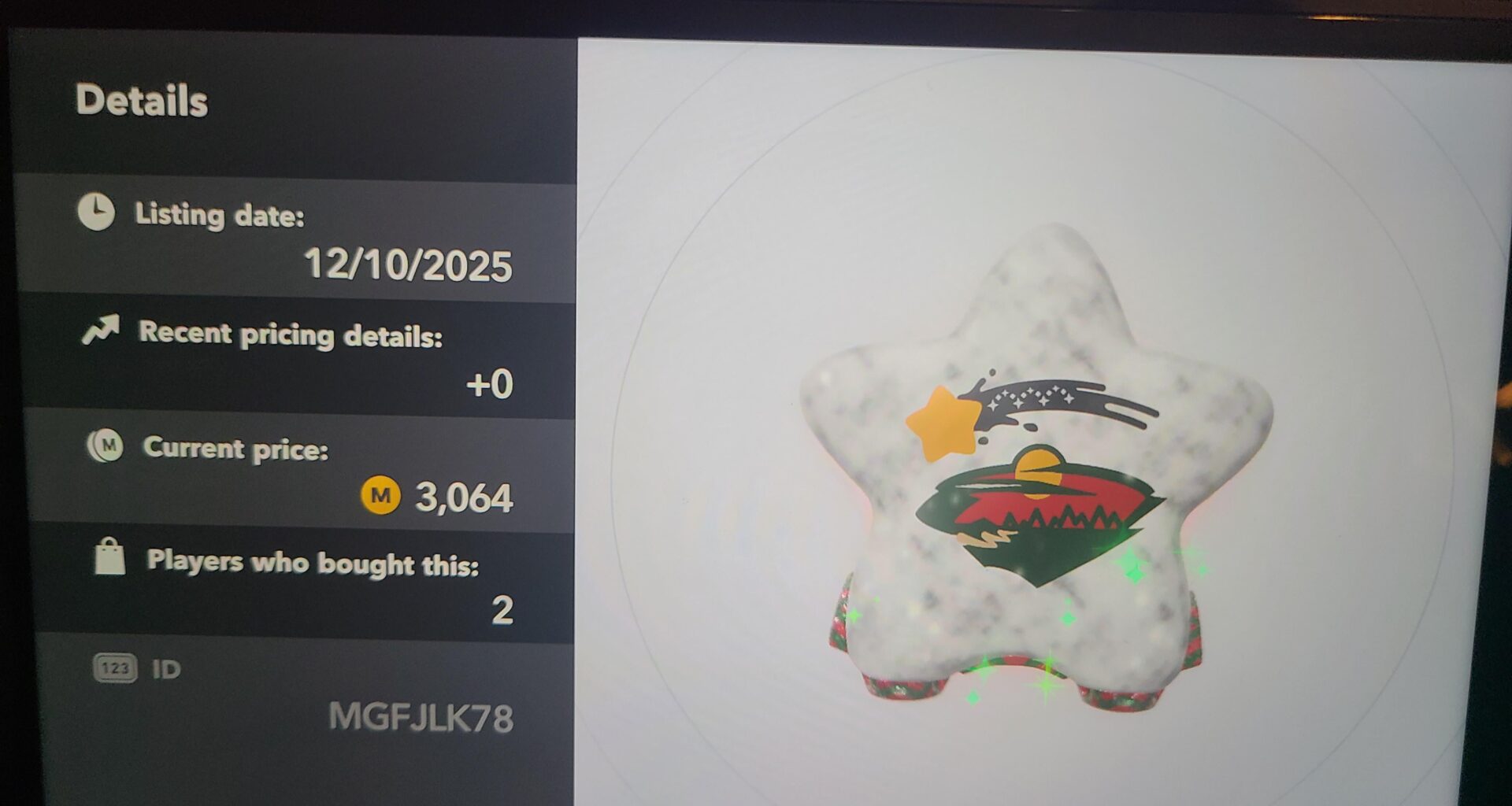Click the shopping bag purchases icon

coord(110,559)
